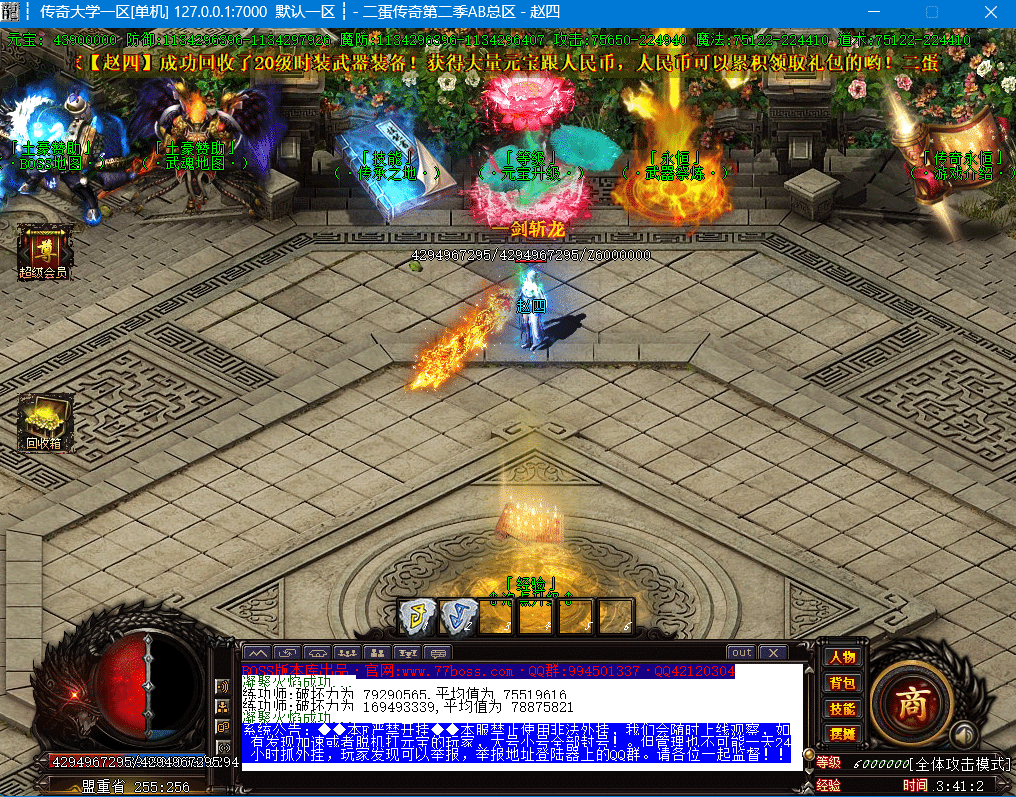Select the first rune hotbar slot
Image resolution: width=1016 pixels, height=797 pixels.
pos(416,617)
